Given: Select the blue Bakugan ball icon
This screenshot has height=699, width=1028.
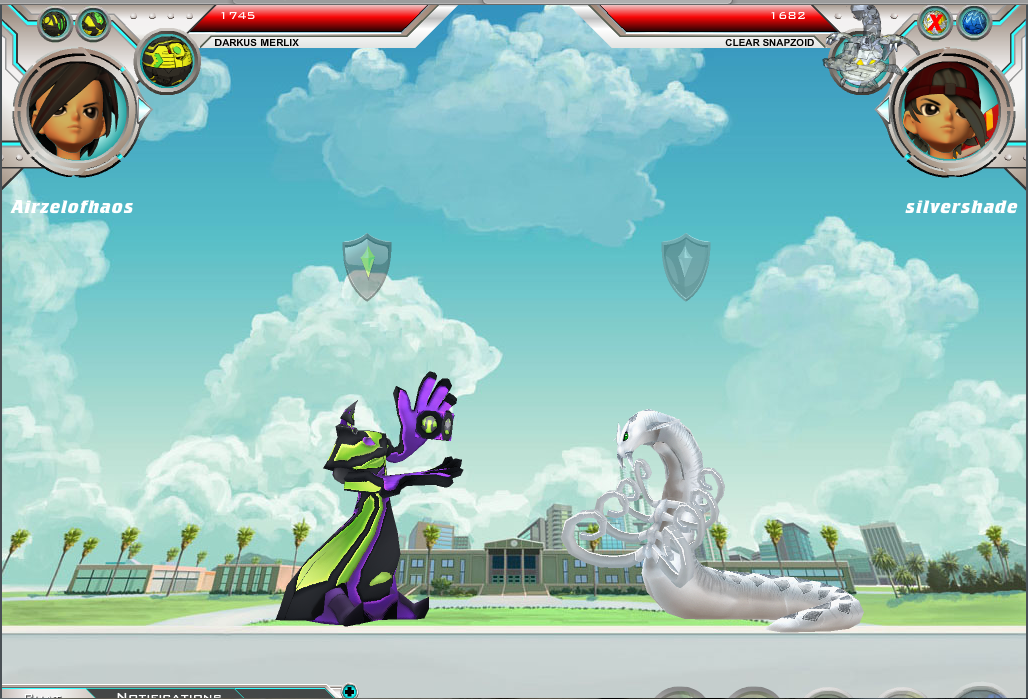Looking at the screenshot, I should pos(973,22).
